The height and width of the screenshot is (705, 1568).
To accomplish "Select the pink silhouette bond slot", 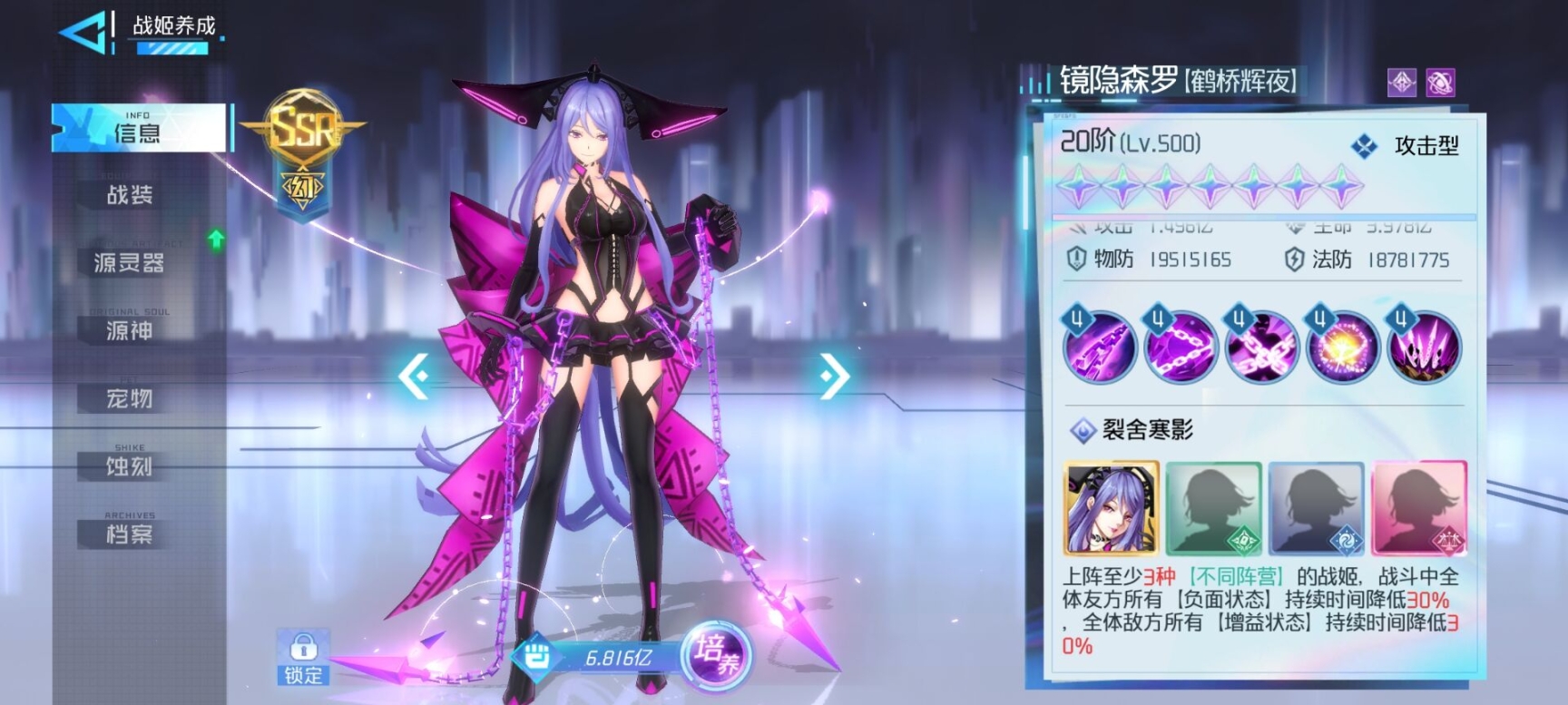I will pyautogui.click(x=1418, y=508).
